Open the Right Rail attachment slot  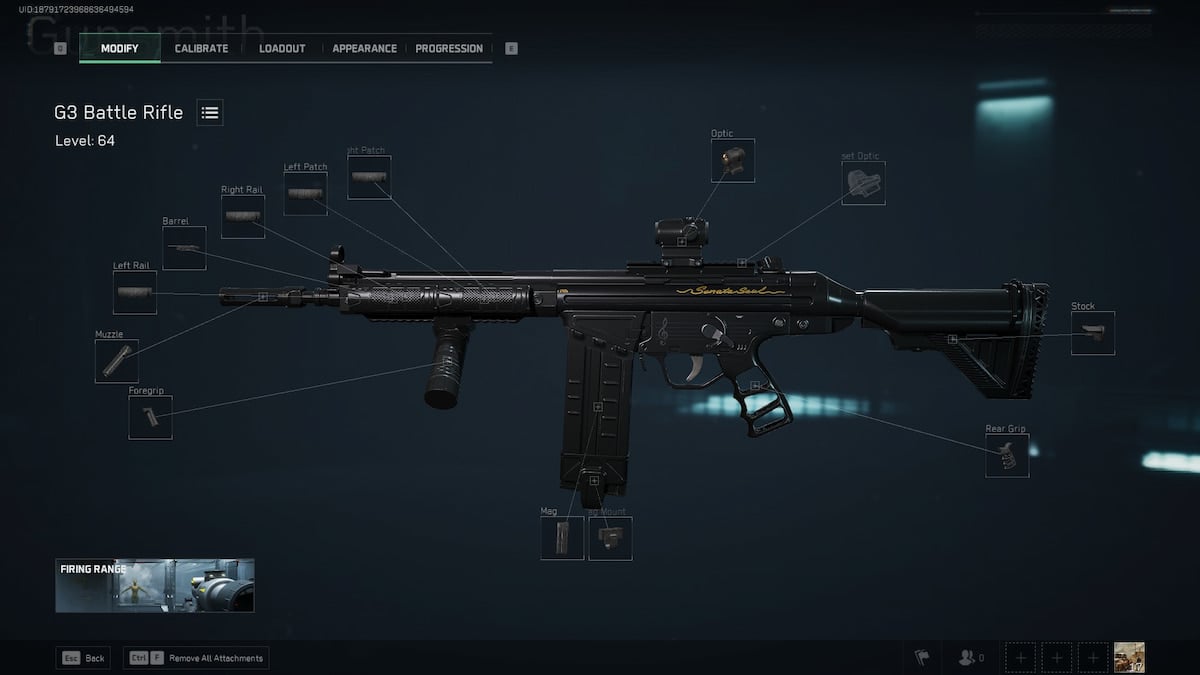tap(242, 217)
